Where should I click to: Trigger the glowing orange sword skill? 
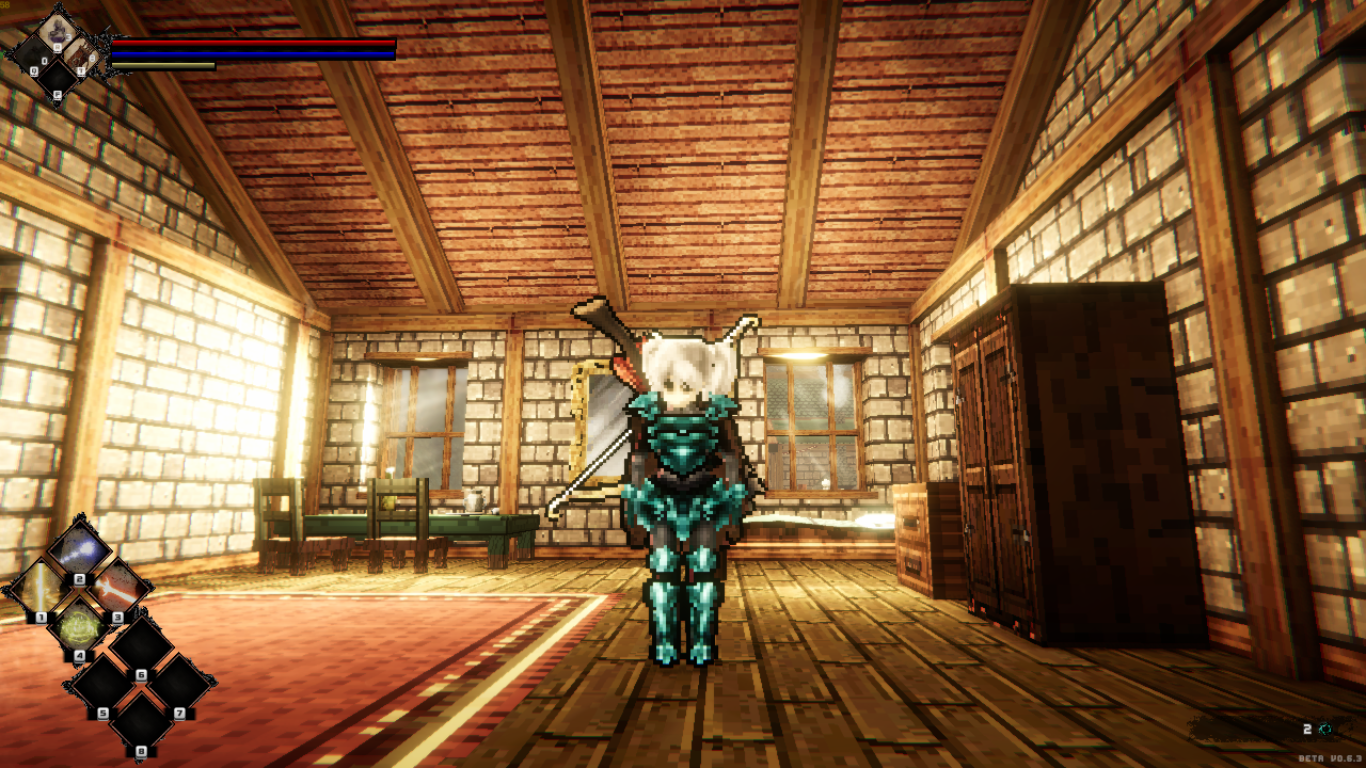118,589
